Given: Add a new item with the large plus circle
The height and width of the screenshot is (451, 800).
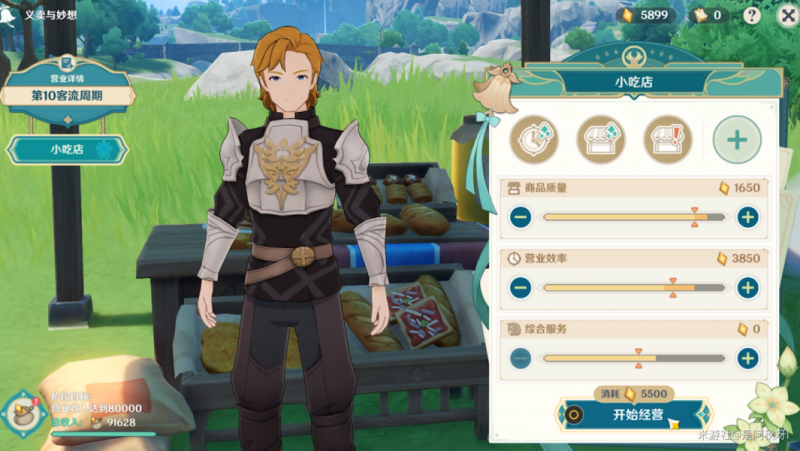Looking at the screenshot, I should [737, 139].
